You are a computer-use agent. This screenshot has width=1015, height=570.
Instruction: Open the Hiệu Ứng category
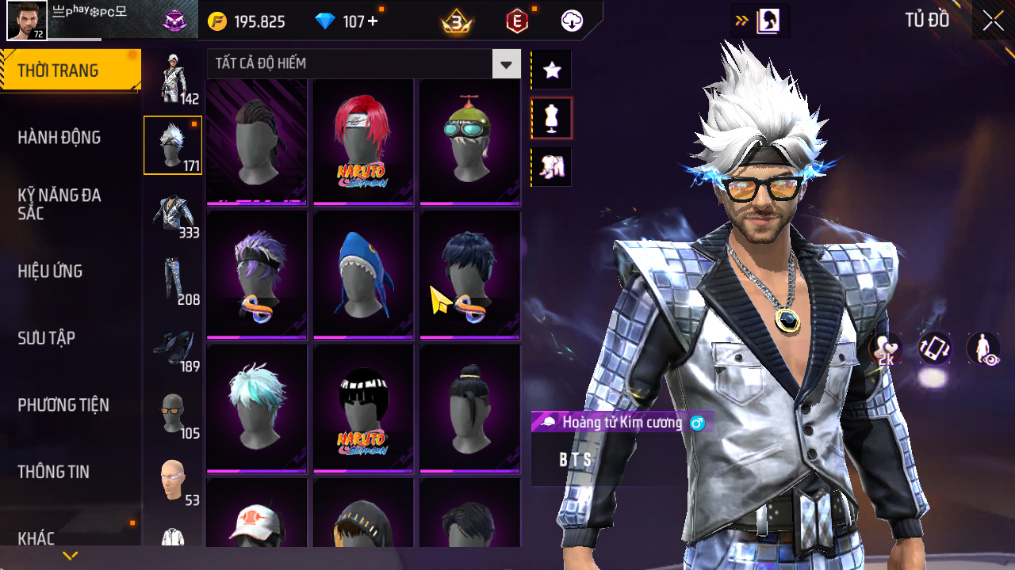(50, 271)
